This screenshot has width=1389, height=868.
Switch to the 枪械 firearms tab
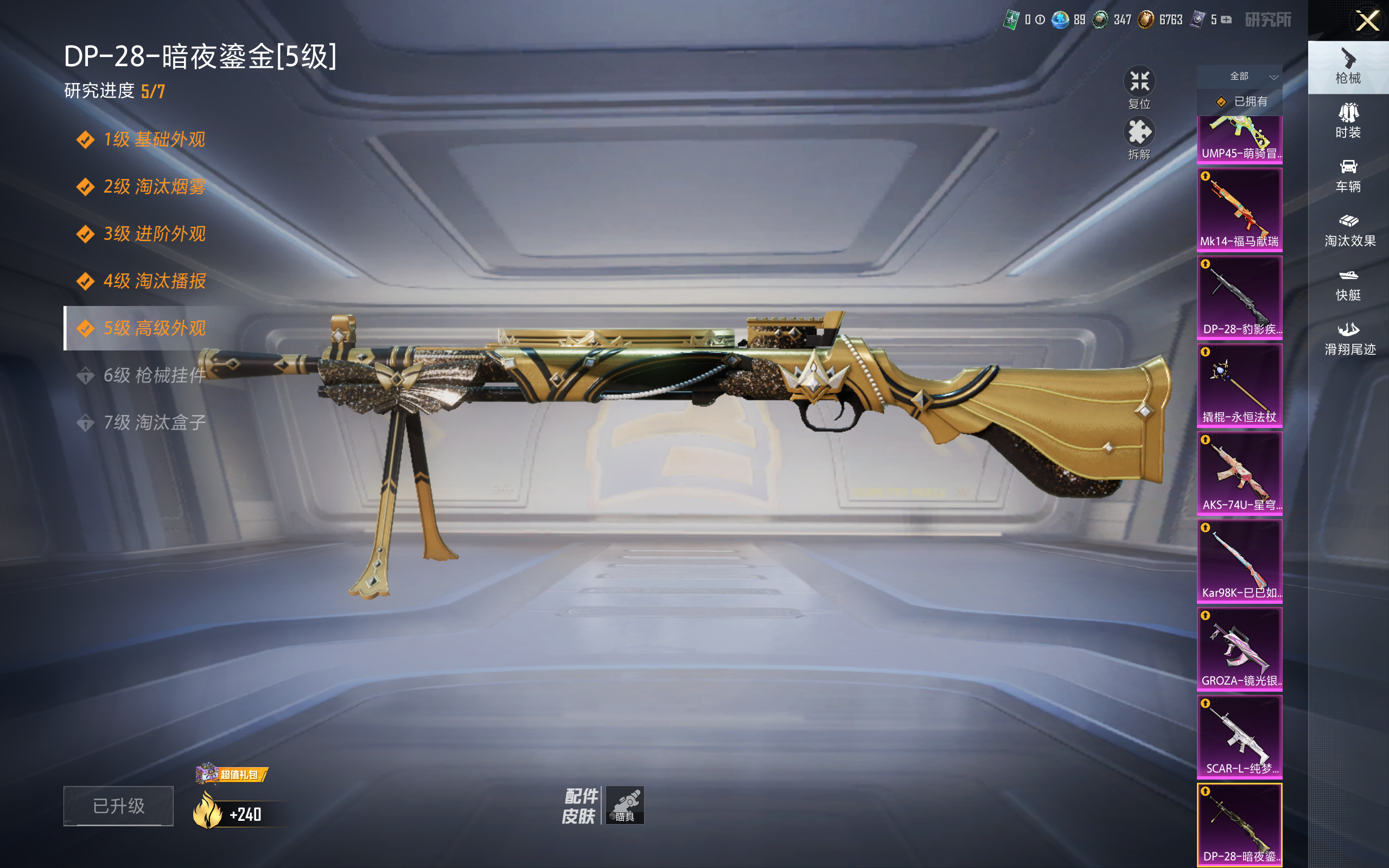(1348, 67)
